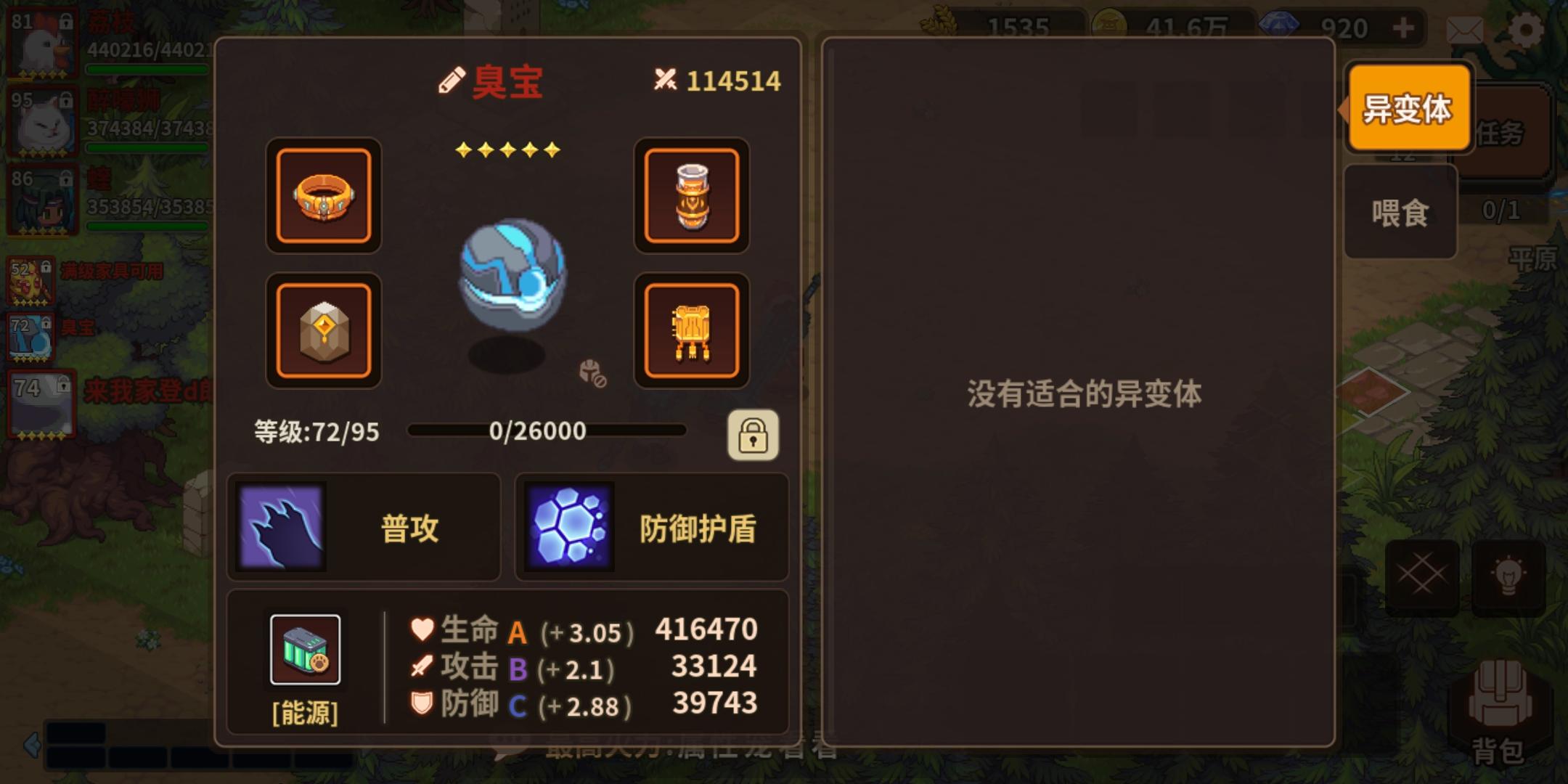This screenshot has width=1568, height=784.
Task: Toggle the pet lock button
Action: pyautogui.click(x=754, y=434)
